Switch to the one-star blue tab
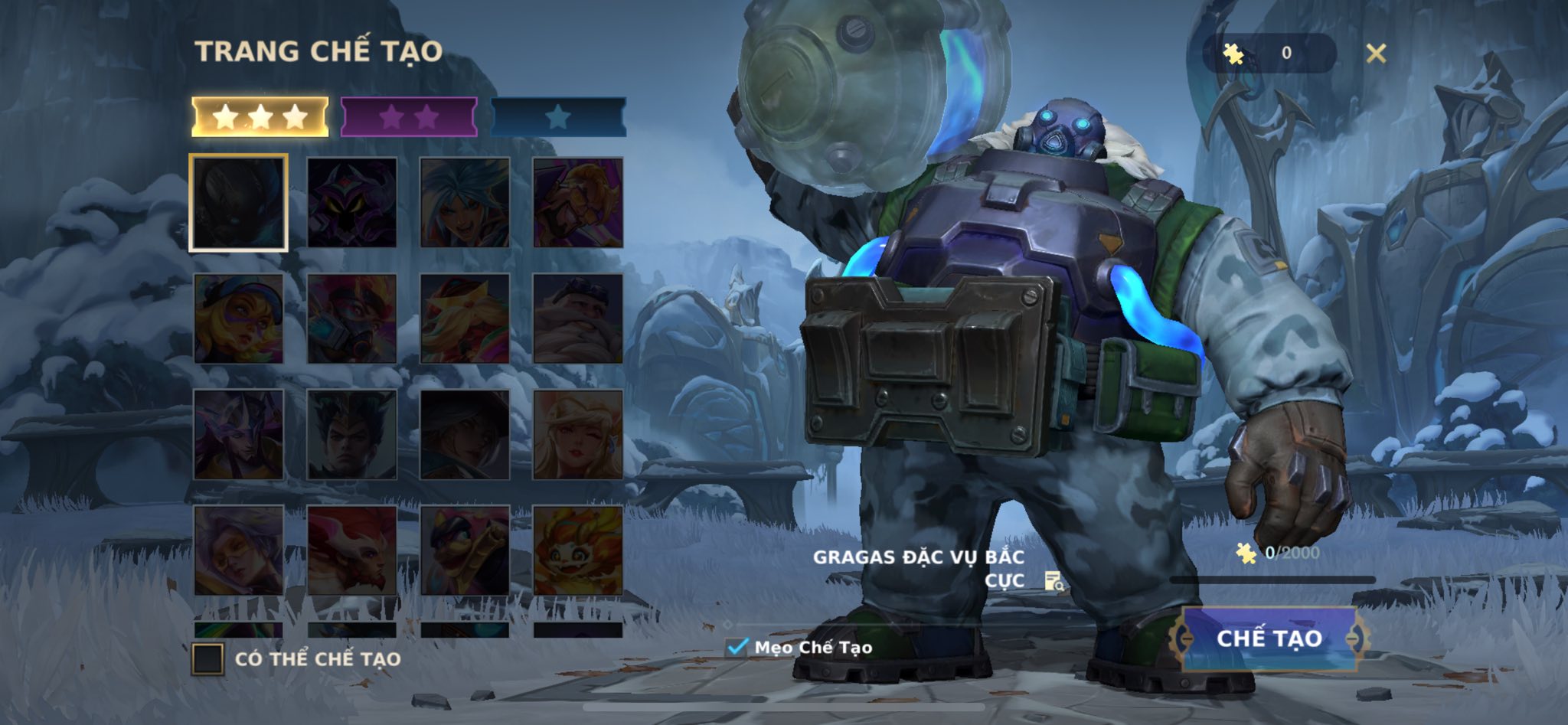The height and width of the screenshot is (725, 1568). pyautogui.click(x=557, y=117)
